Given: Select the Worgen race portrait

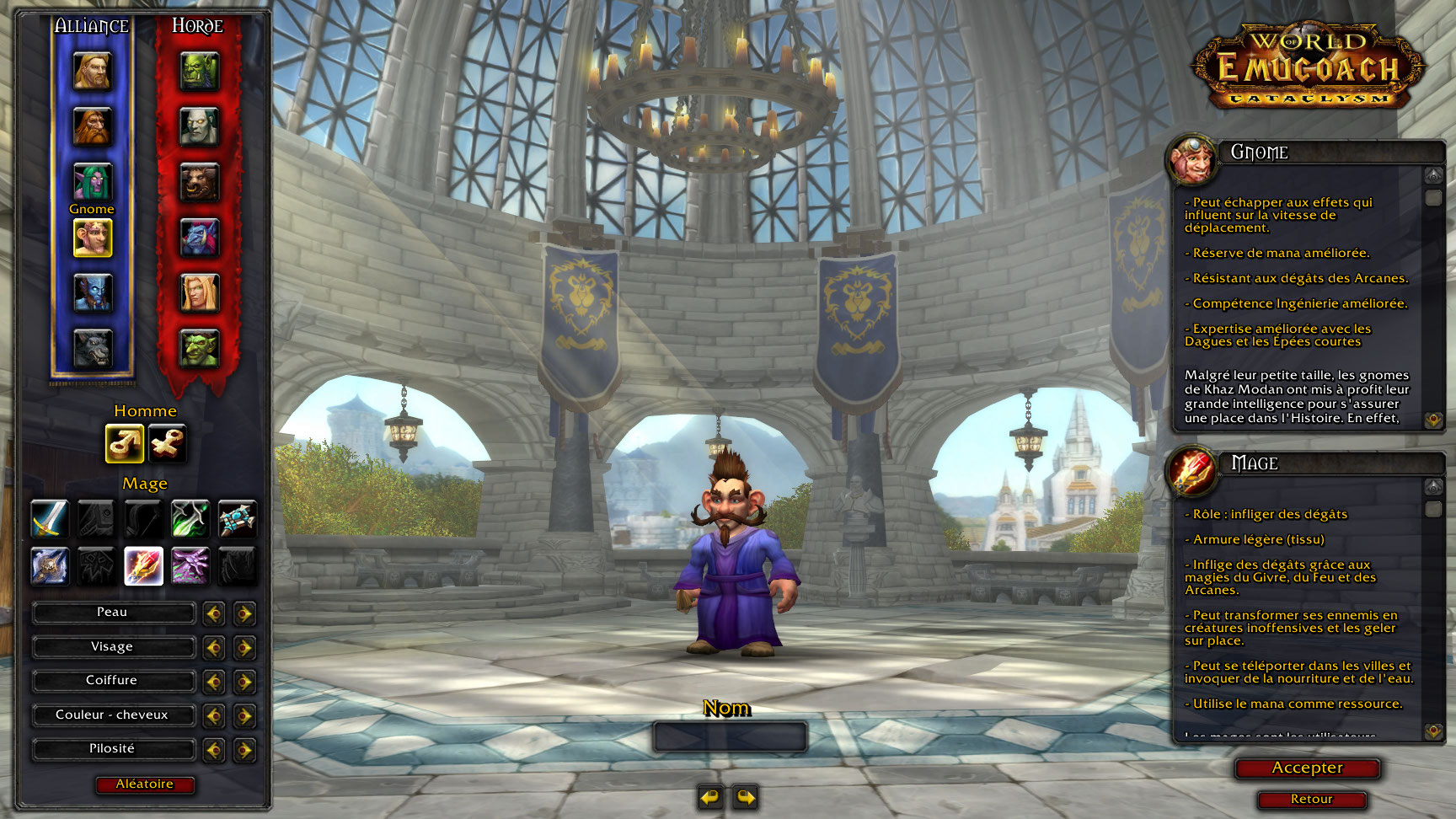Looking at the screenshot, I should 92,348.
